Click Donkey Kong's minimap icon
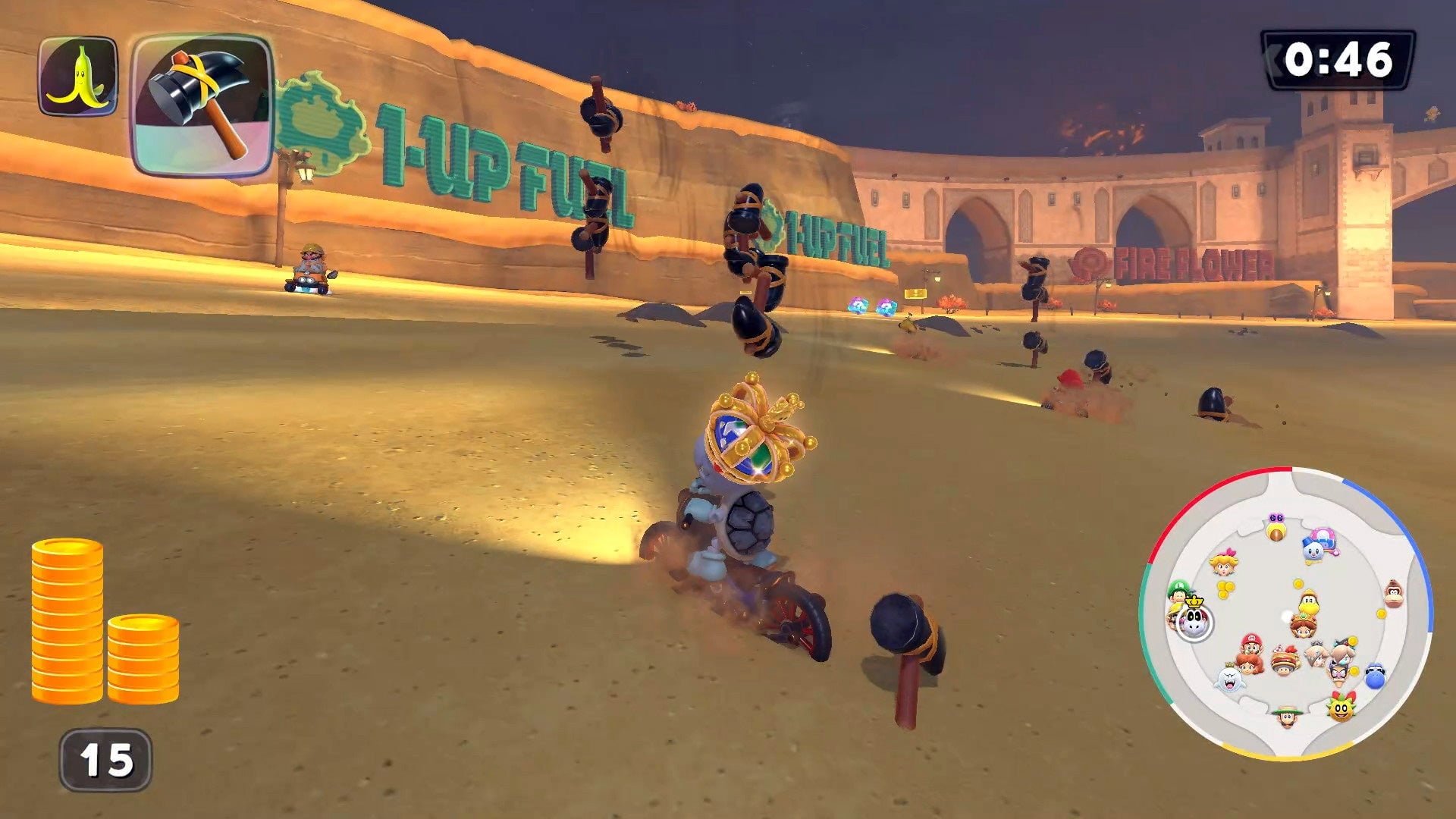 [x=1392, y=593]
